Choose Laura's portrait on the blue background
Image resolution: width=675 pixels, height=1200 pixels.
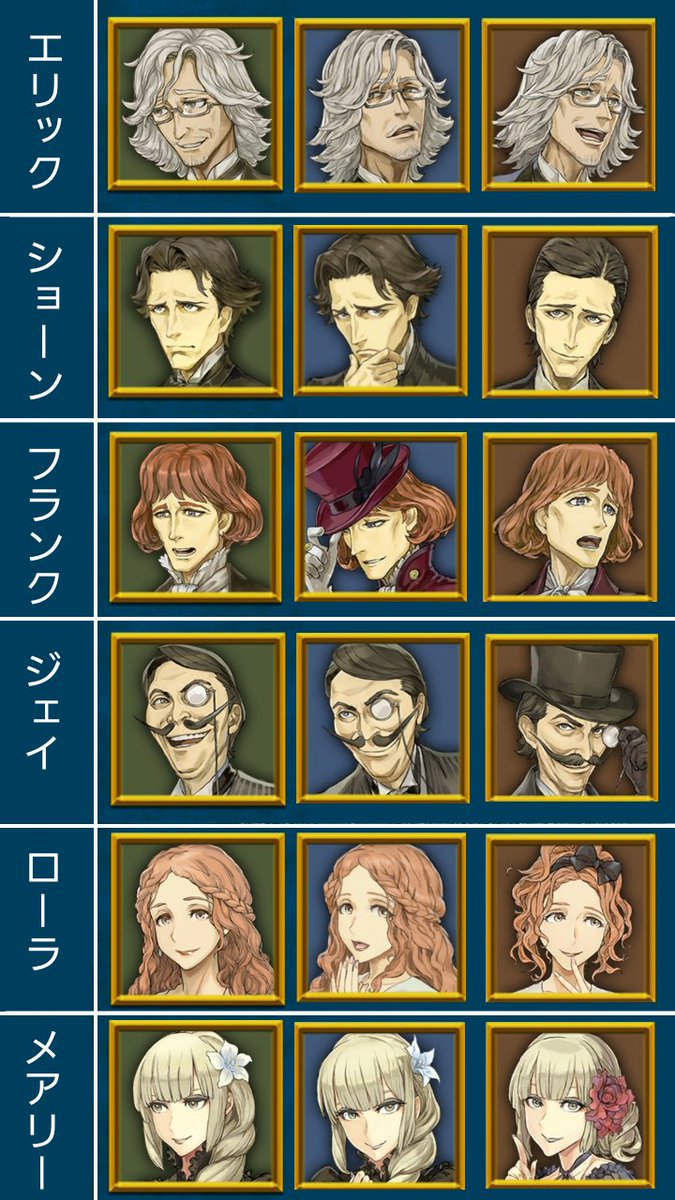383,918
